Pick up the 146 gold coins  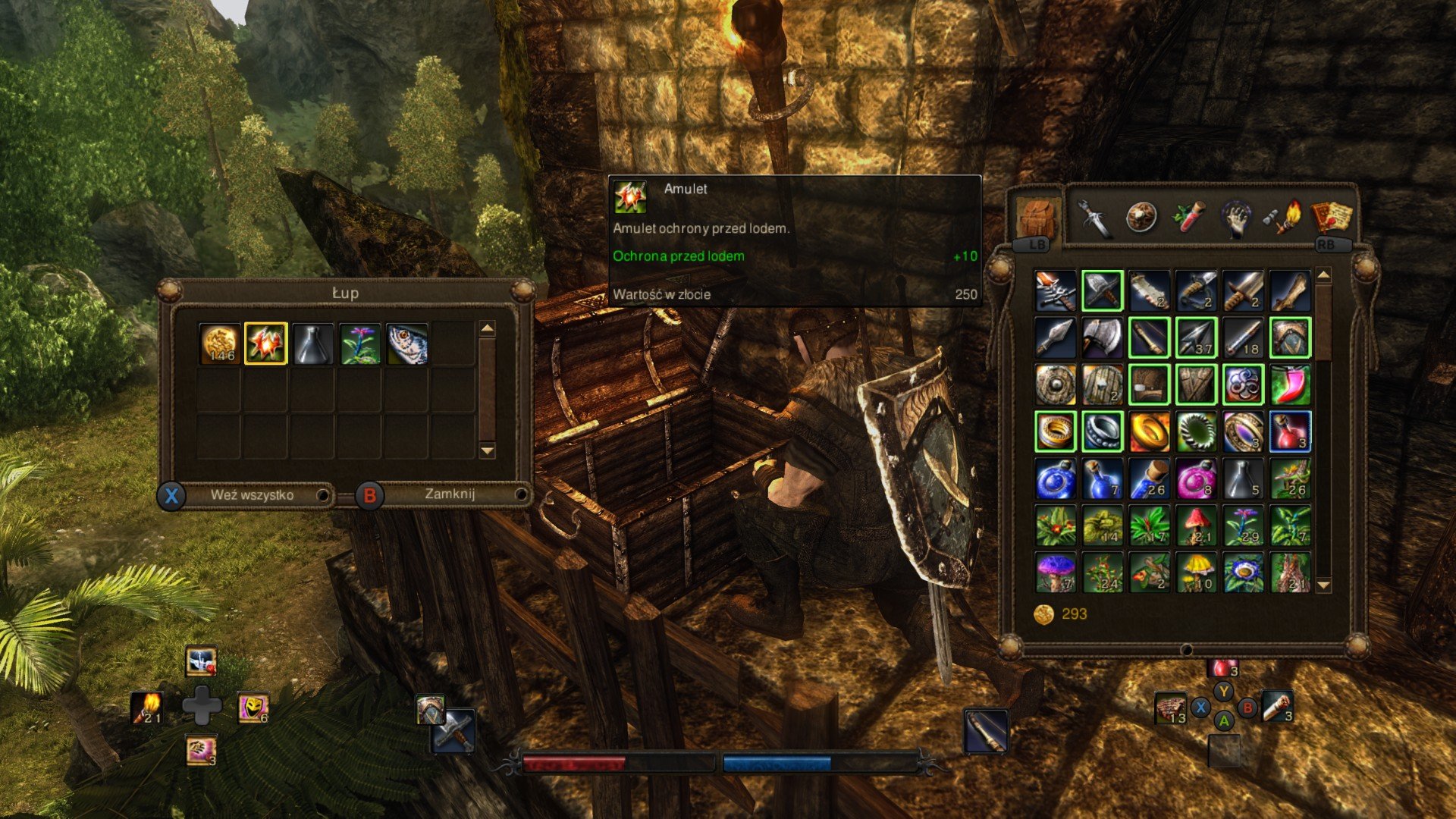tap(220, 344)
